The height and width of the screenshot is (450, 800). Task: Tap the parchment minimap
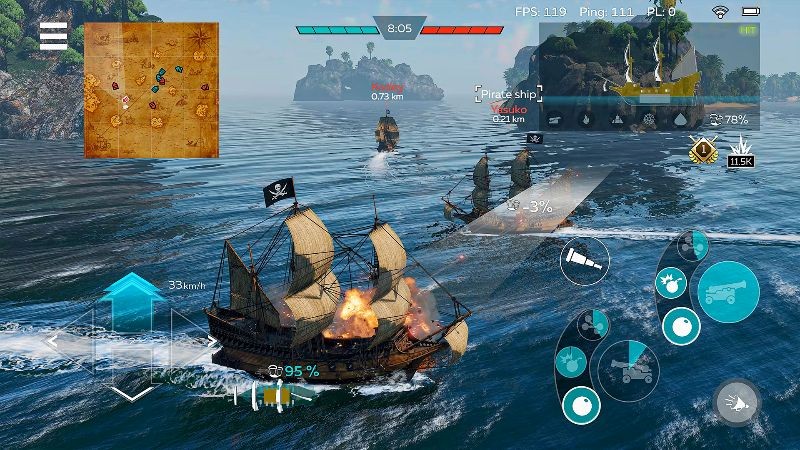[151, 89]
